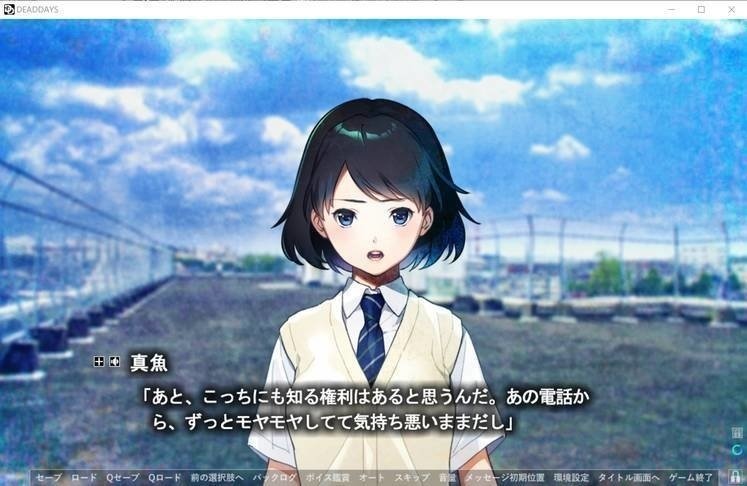The image size is (747, 486).
Task: Open the バックログ (backlog)
Action: pos(275,478)
